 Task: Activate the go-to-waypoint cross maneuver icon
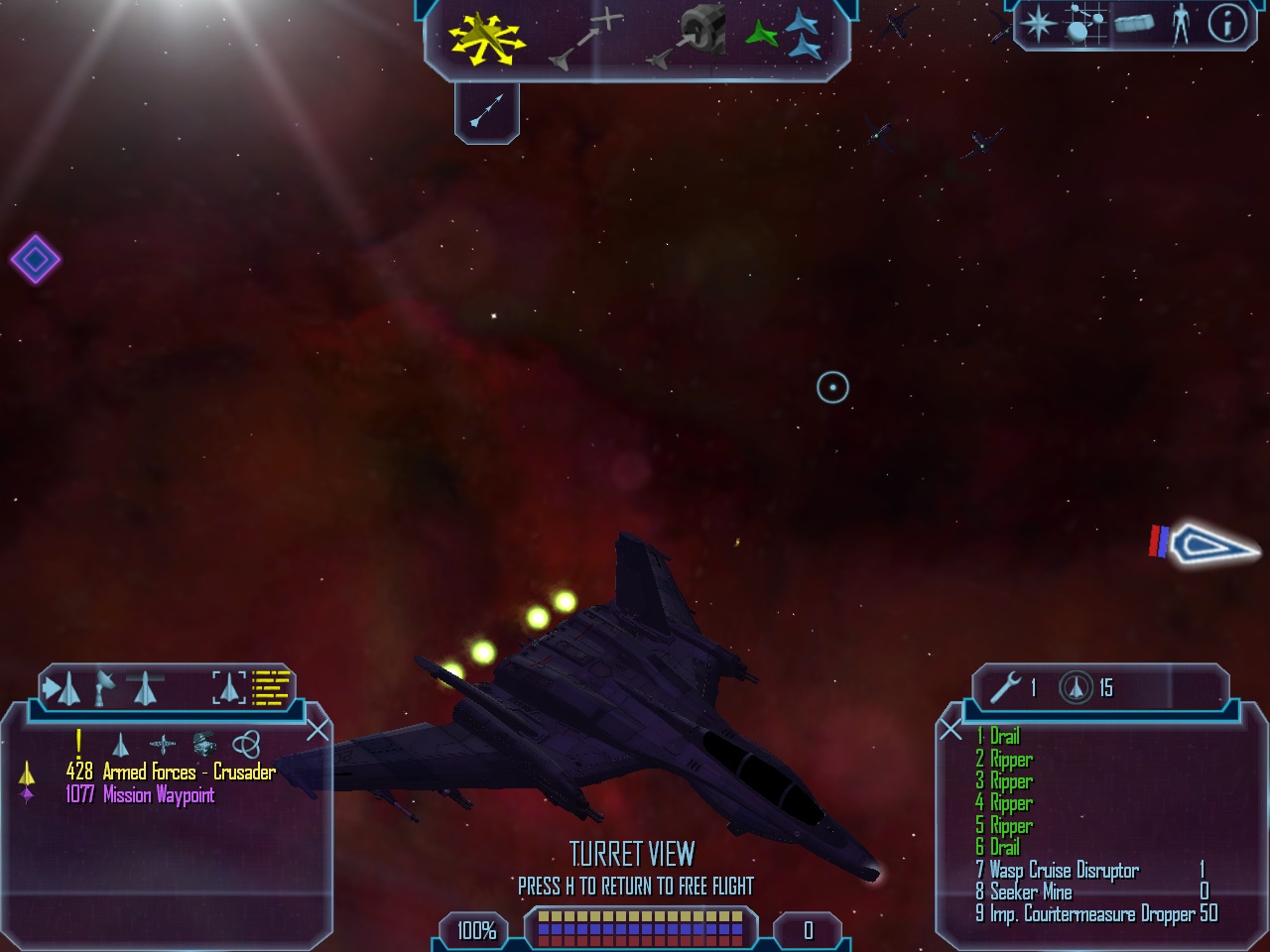(x=587, y=40)
